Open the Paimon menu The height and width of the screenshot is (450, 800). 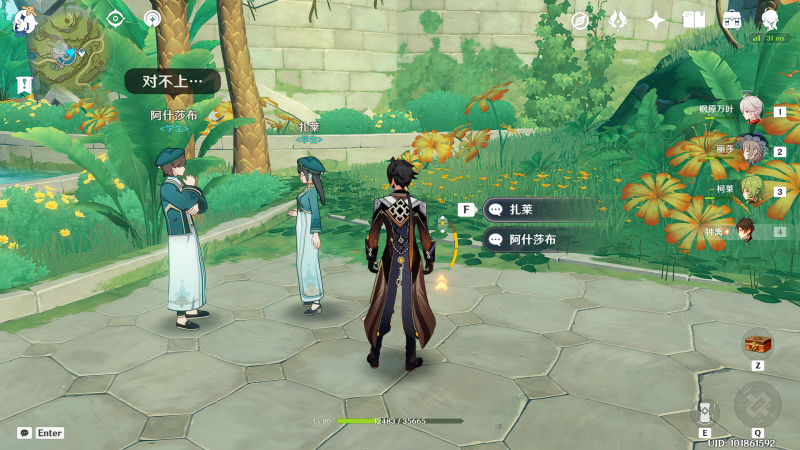coord(24,20)
